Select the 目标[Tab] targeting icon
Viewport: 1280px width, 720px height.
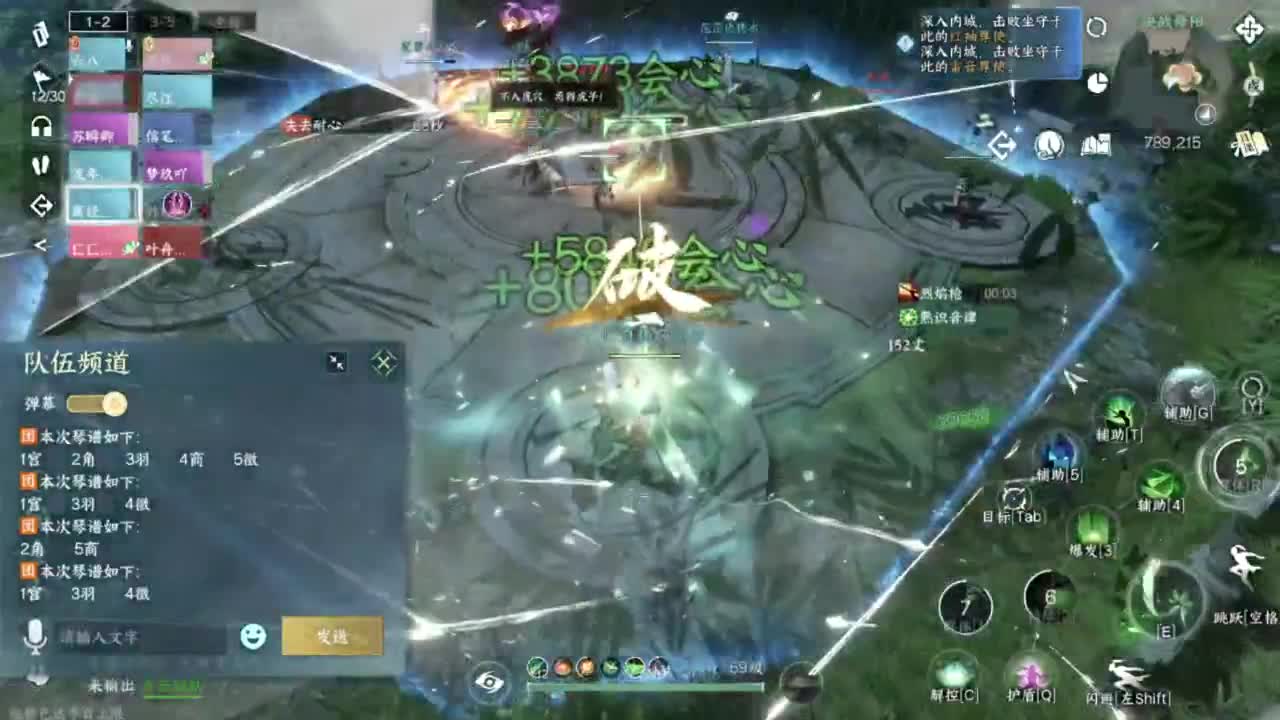(x=1014, y=499)
